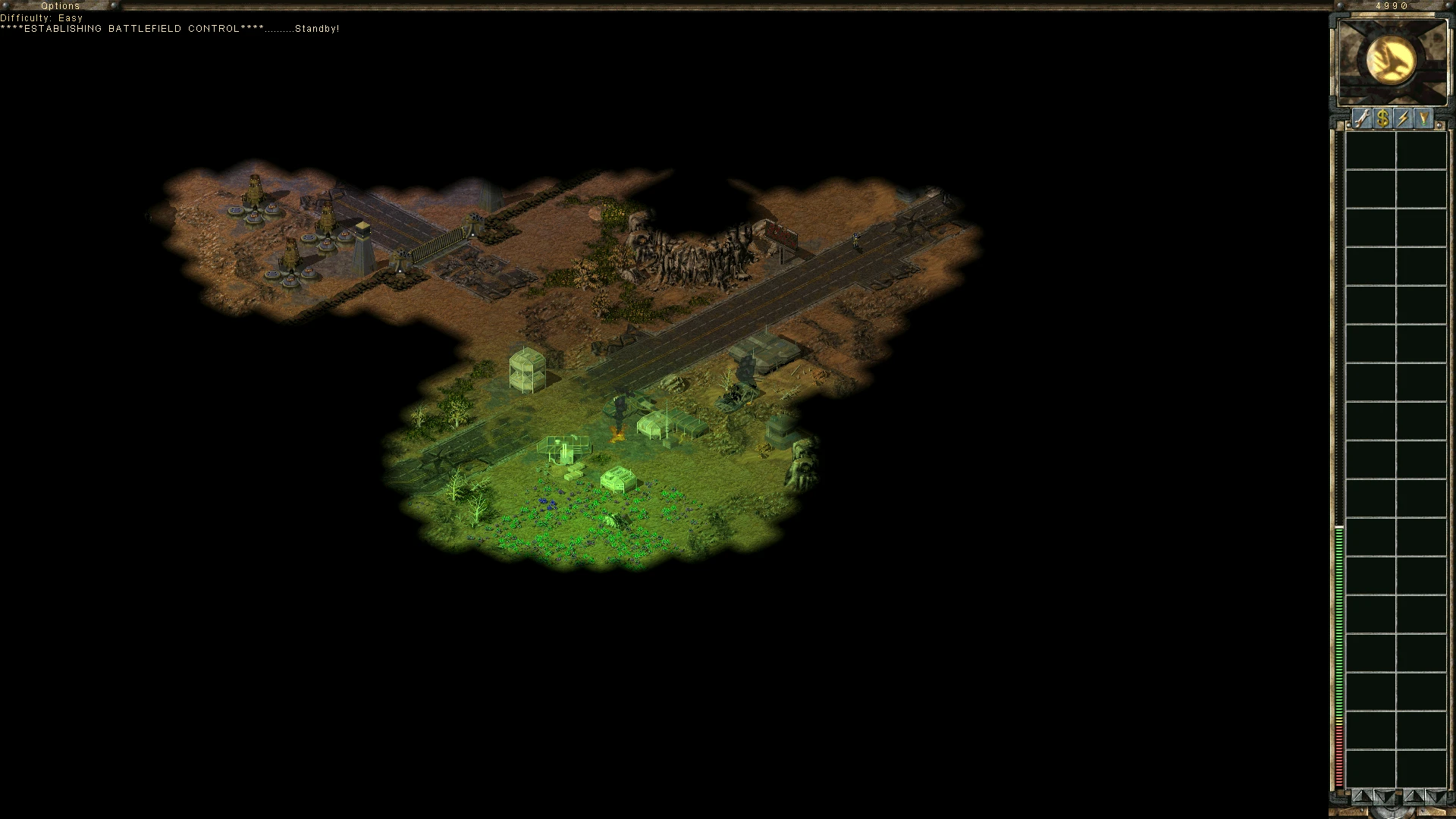Activate the waypoint arrow button

(x=1424, y=118)
